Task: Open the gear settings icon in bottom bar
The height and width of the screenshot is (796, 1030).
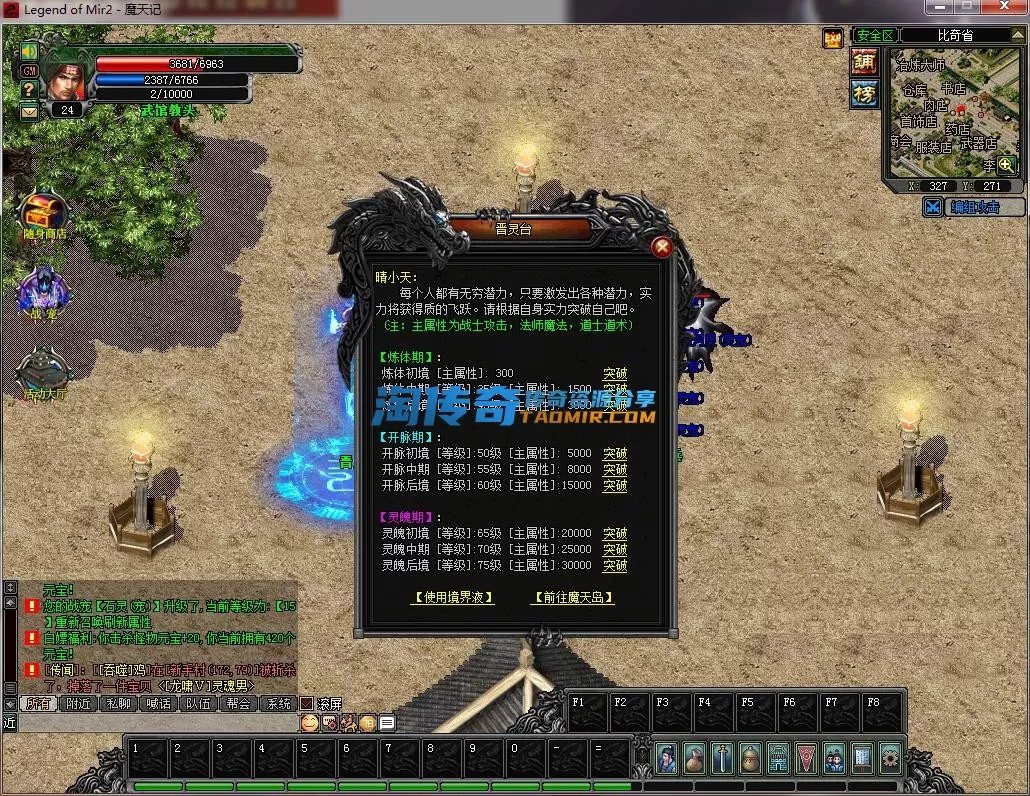Action: 889,758
